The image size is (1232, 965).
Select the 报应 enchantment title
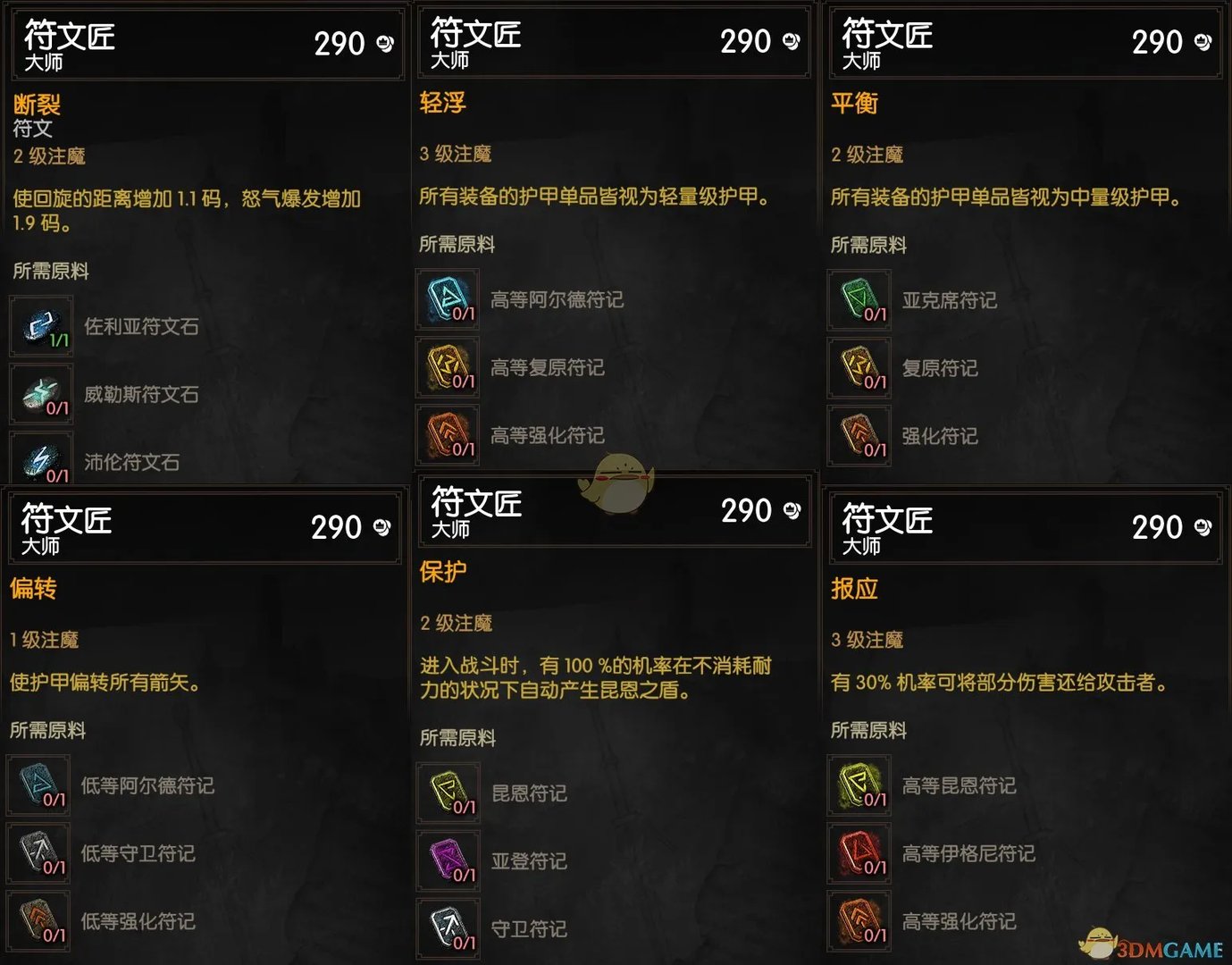click(x=854, y=590)
